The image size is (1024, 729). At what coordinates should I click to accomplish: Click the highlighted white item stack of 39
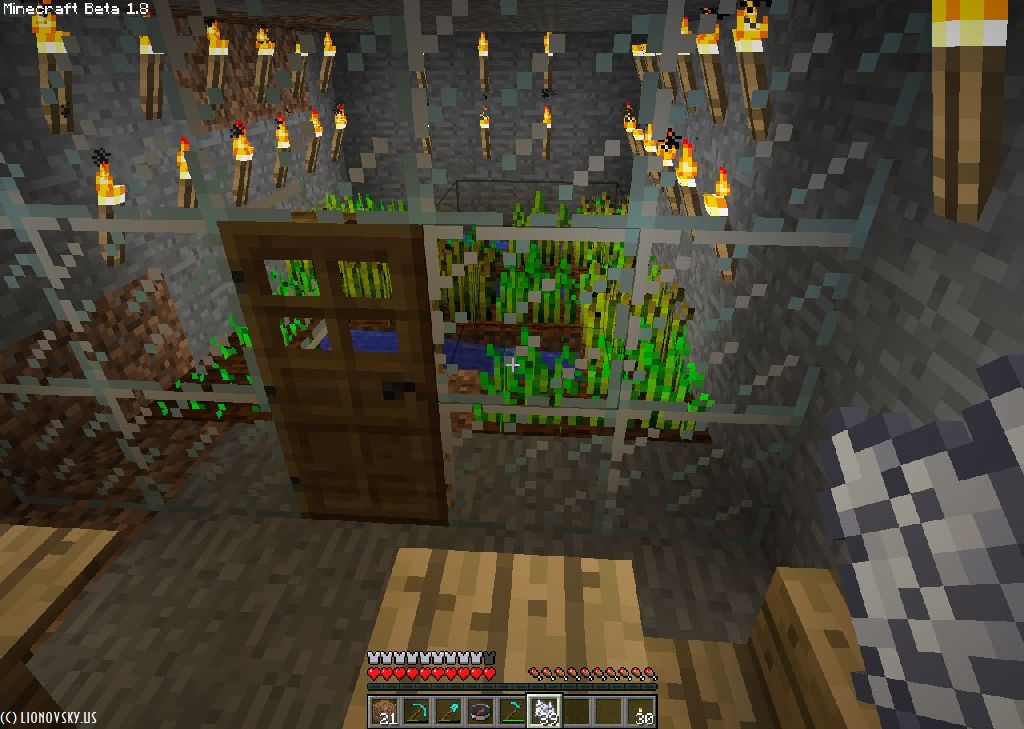[544, 711]
